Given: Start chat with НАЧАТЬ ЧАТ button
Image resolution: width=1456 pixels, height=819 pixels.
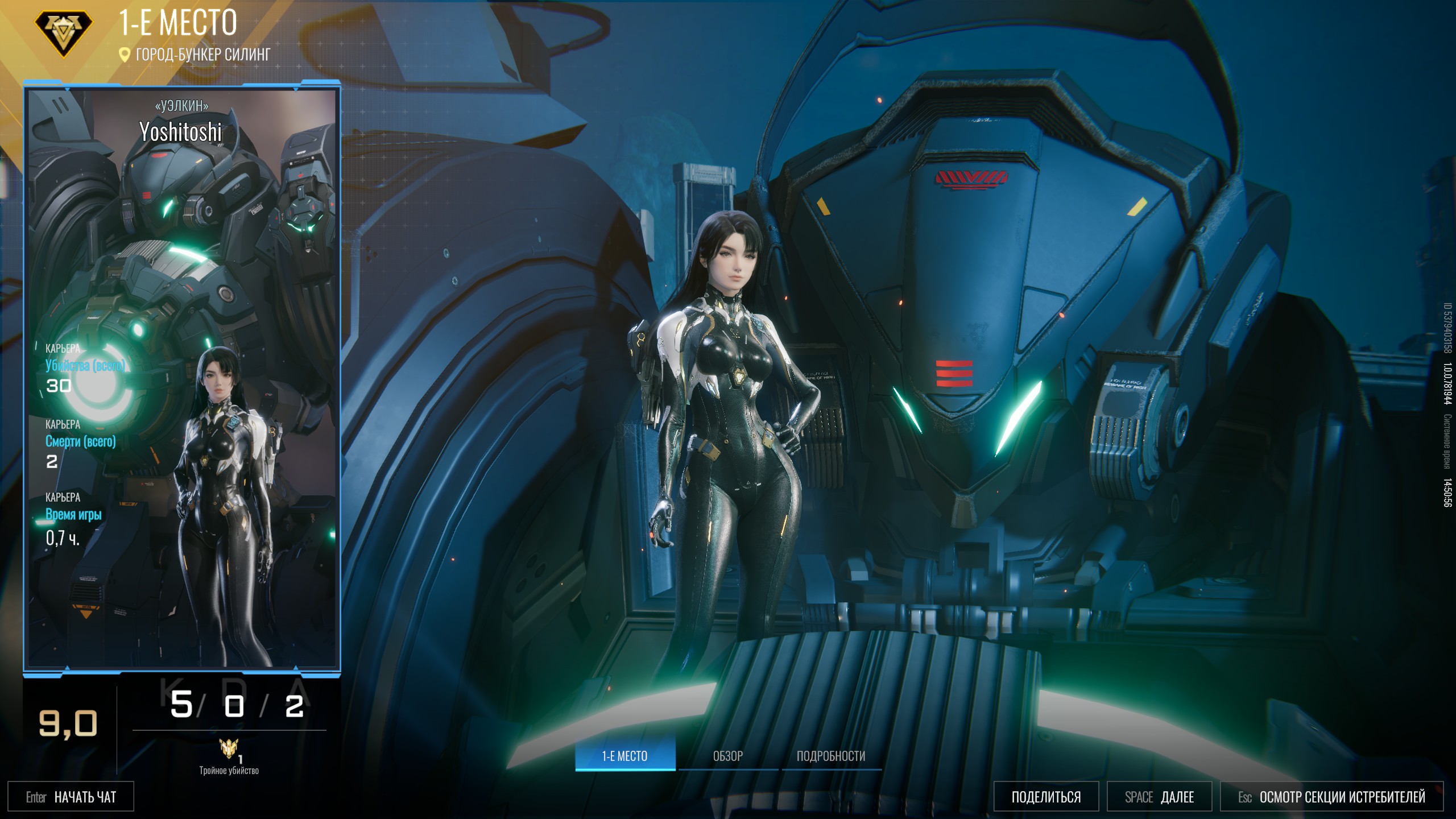Looking at the screenshot, I should tap(71, 797).
